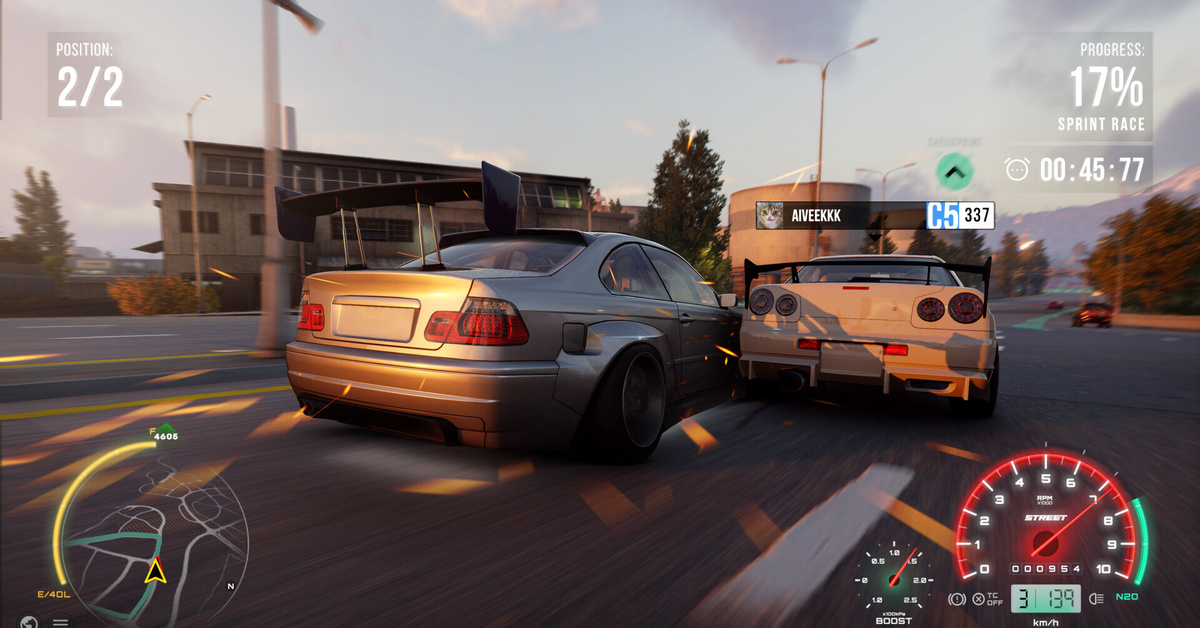1200x628 pixels.
Task: Click the handbrake warning icon
Action: pyautogui.click(x=956, y=600)
